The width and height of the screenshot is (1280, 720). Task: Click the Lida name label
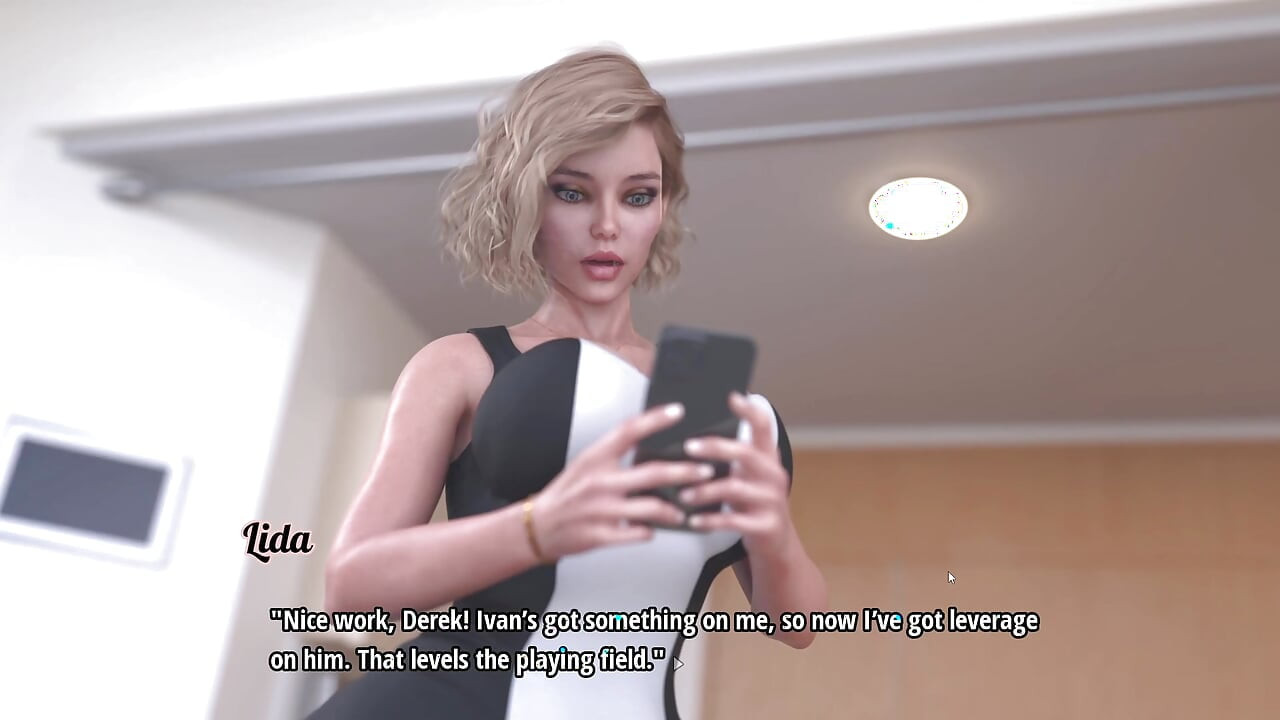pyautogui.click(x=276, y=541)
